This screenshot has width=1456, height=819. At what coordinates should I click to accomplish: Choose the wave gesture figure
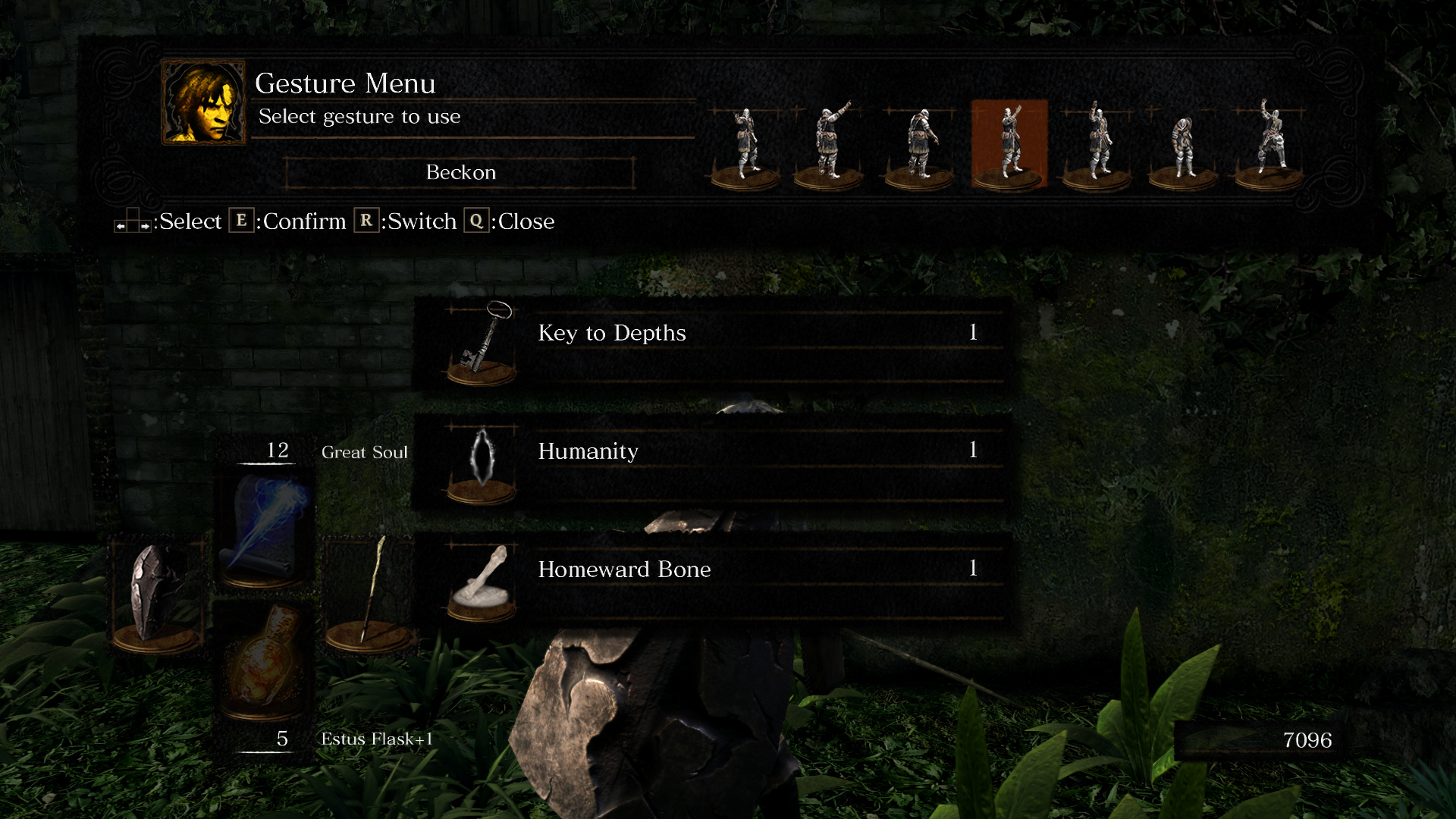pos(1097,143)
